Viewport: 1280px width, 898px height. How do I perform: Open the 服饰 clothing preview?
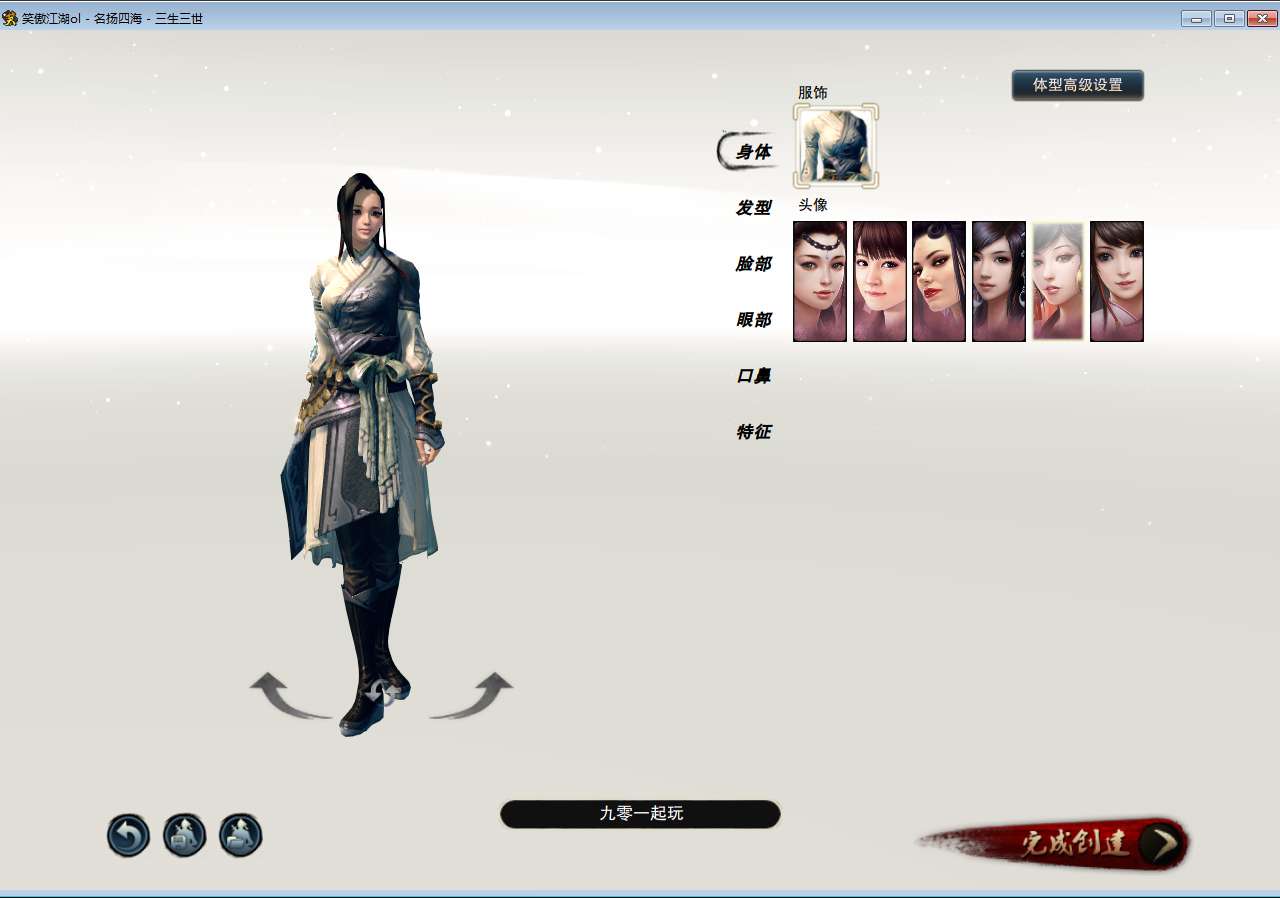[835, 147]
